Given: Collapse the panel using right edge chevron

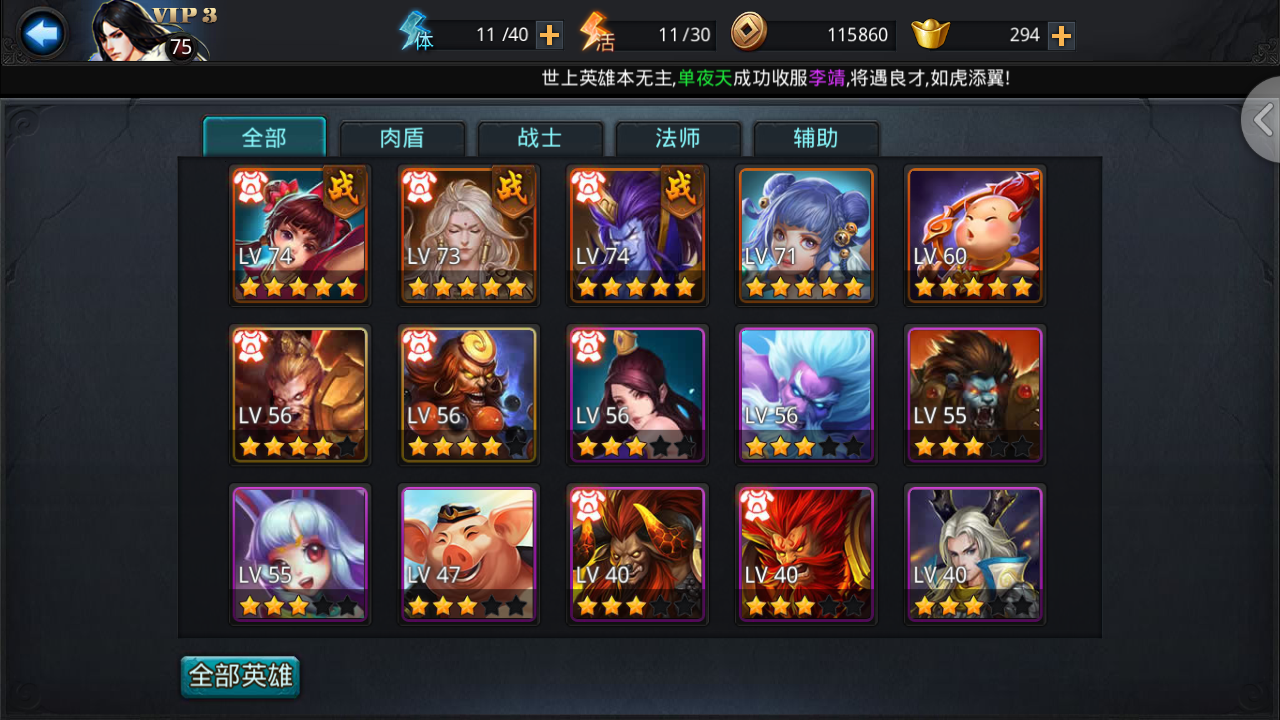Looking at the screenshot, I should click(1262, 119).
